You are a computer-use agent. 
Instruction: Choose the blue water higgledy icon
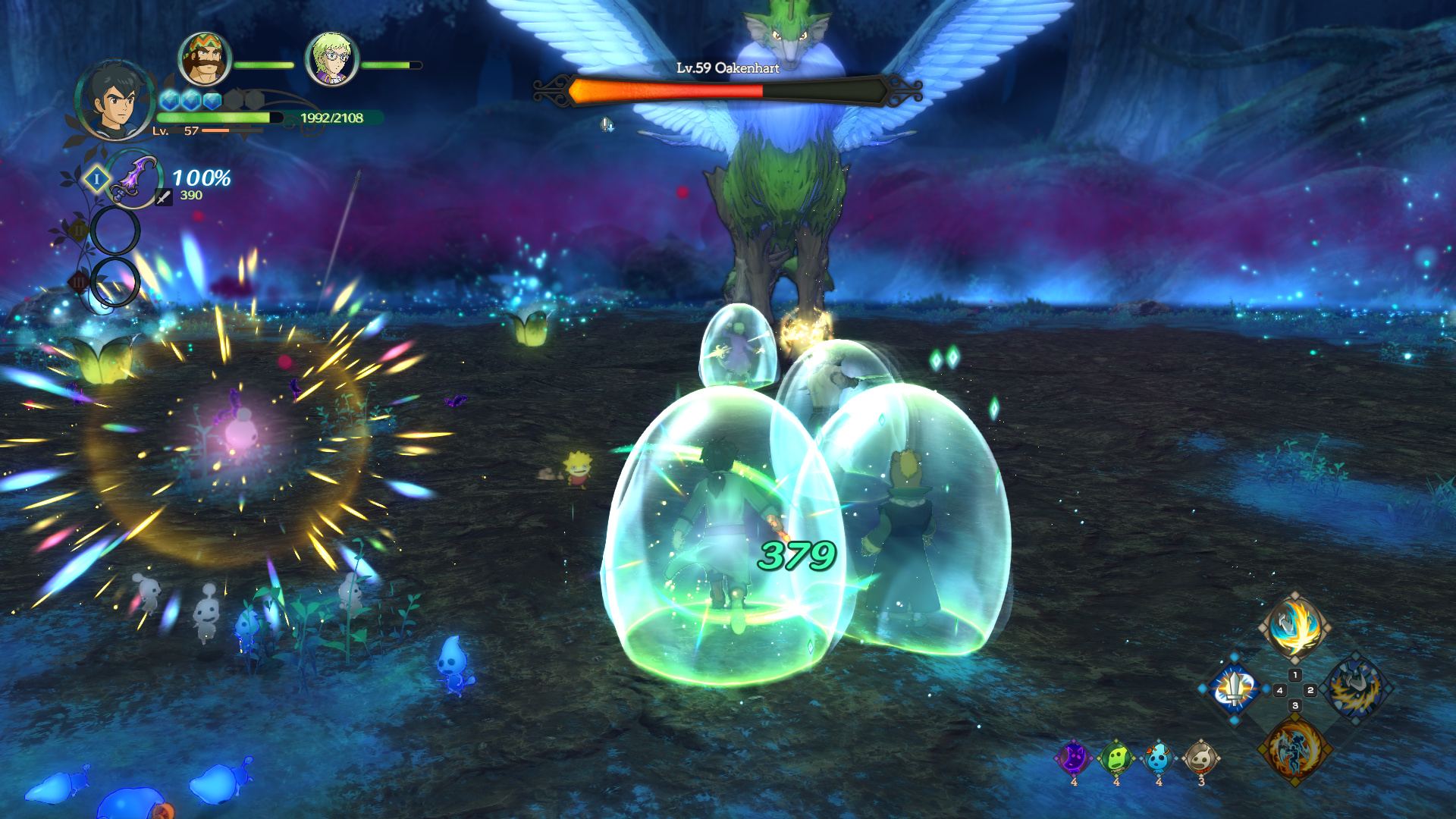click(1158, 758)
